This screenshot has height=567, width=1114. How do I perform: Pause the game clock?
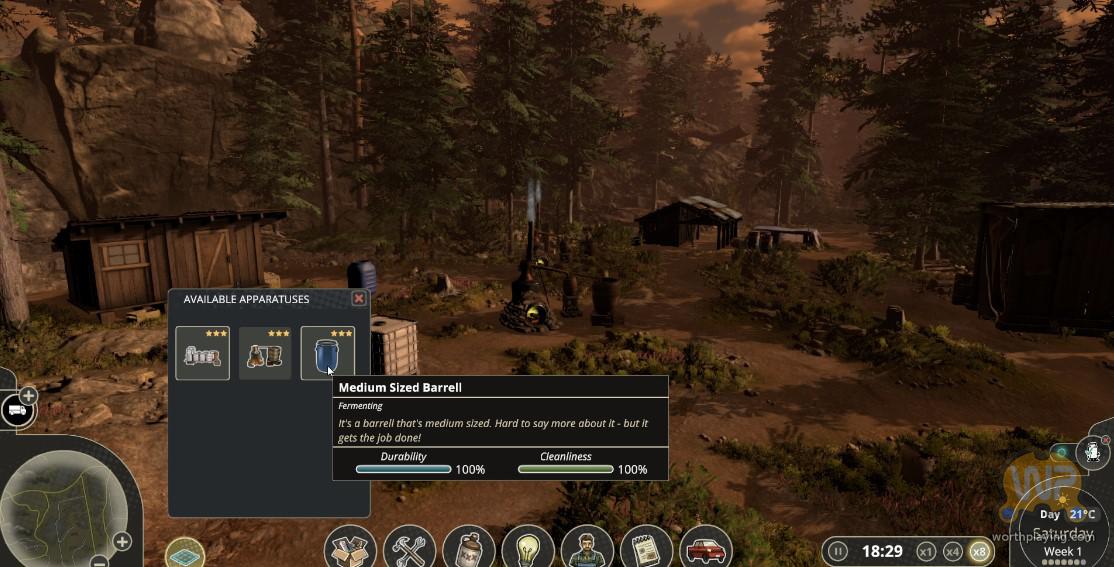click(x=838, y=551)
